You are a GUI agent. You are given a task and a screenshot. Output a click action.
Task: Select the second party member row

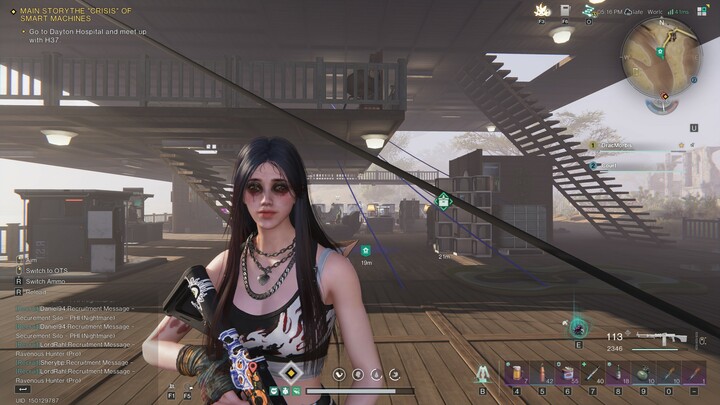point(612,165)
